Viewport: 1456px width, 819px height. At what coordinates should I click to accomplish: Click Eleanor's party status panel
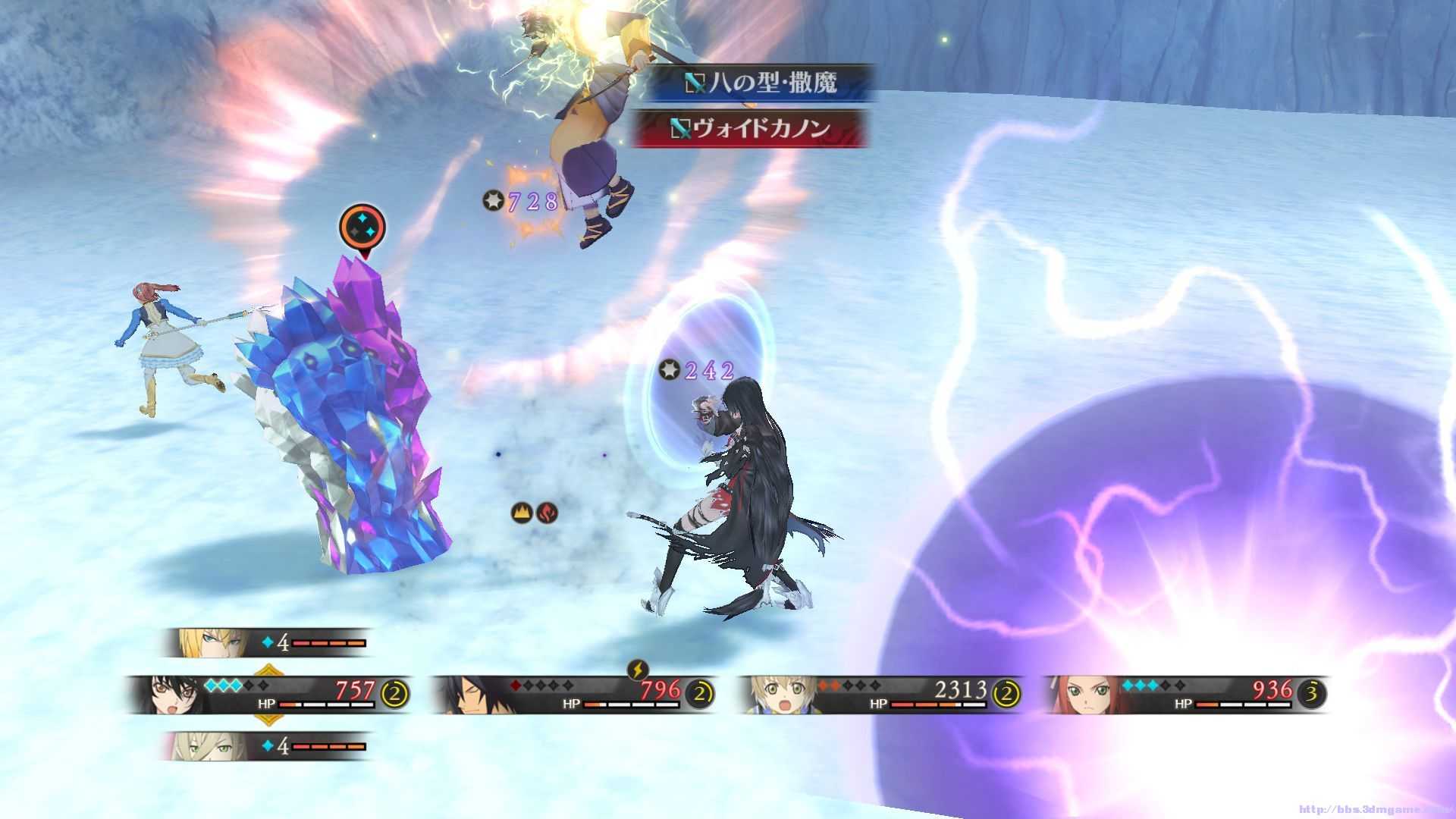click(x=1187, y=694)
